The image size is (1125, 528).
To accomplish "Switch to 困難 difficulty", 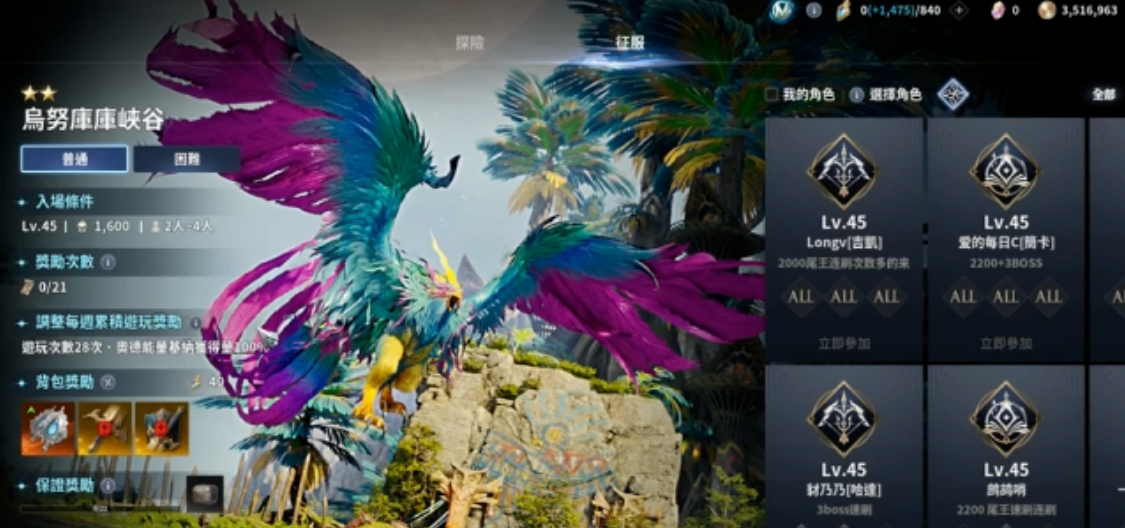I will click(187, 159).
